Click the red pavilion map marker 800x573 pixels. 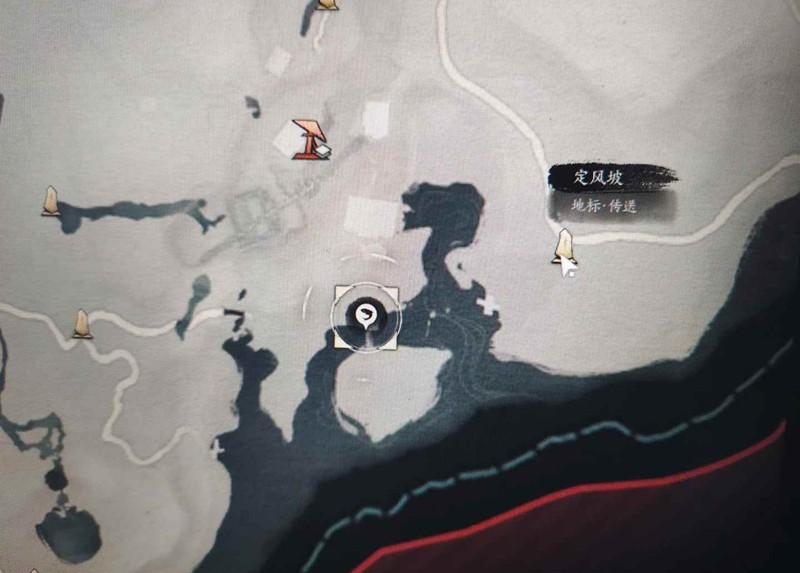click(308, 140)
